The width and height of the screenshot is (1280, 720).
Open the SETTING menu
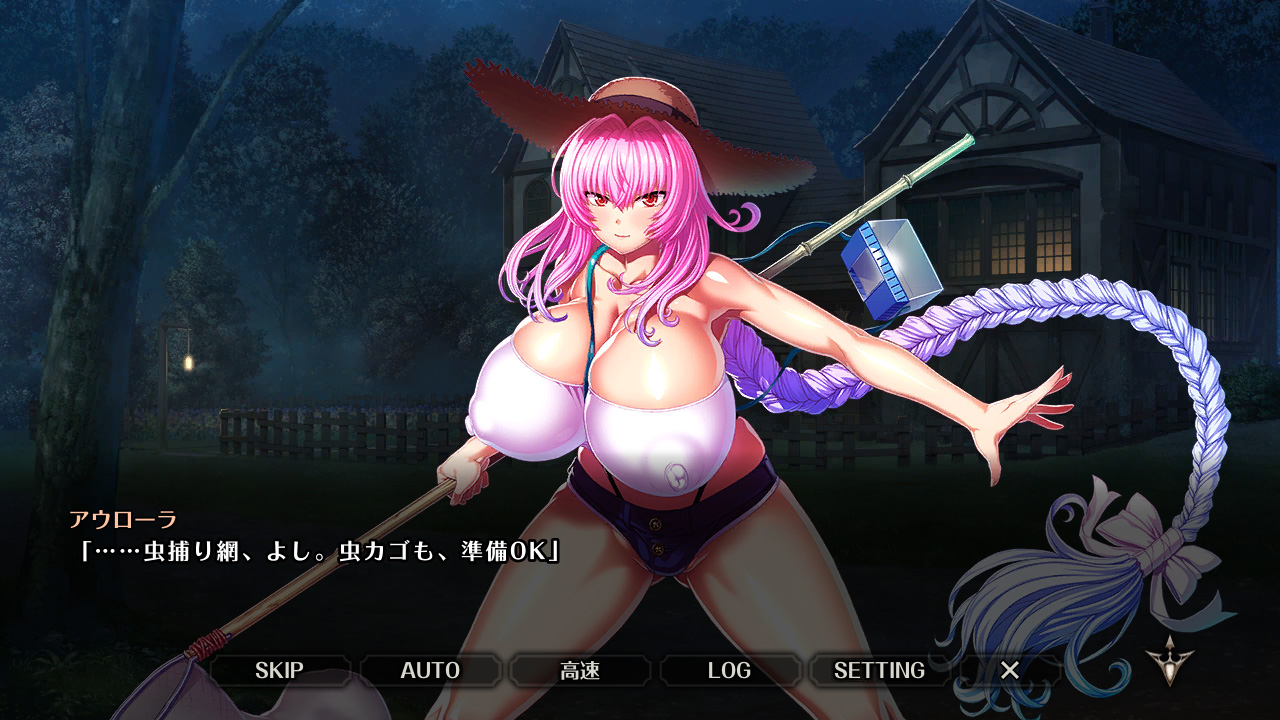pos(879,670)
